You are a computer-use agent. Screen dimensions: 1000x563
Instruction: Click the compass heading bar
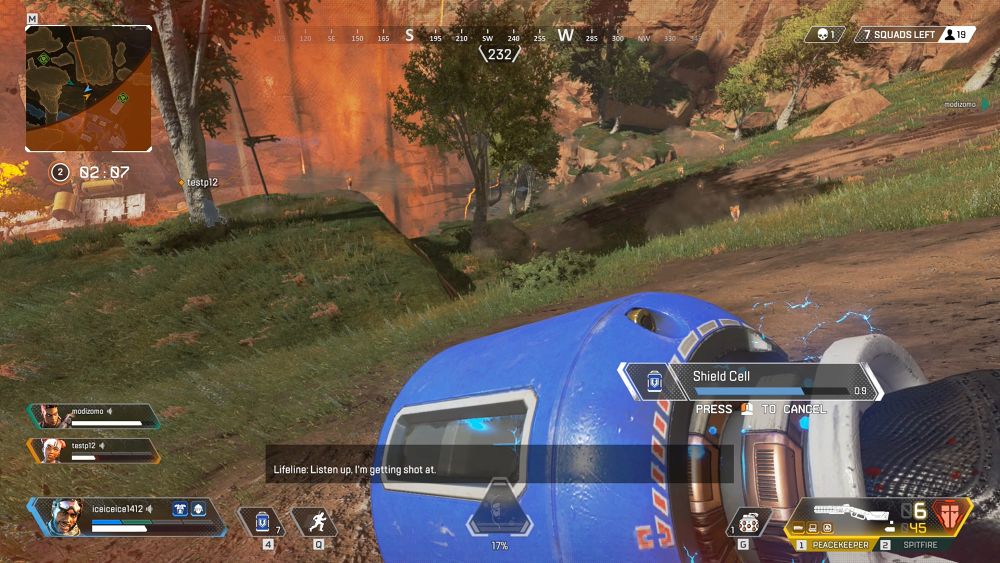coord(498,37)
